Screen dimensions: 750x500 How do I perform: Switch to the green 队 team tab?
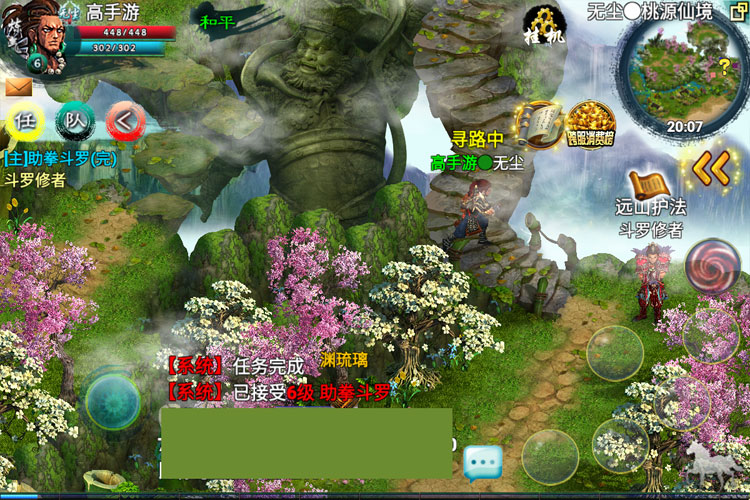click(x=75, y=121)
